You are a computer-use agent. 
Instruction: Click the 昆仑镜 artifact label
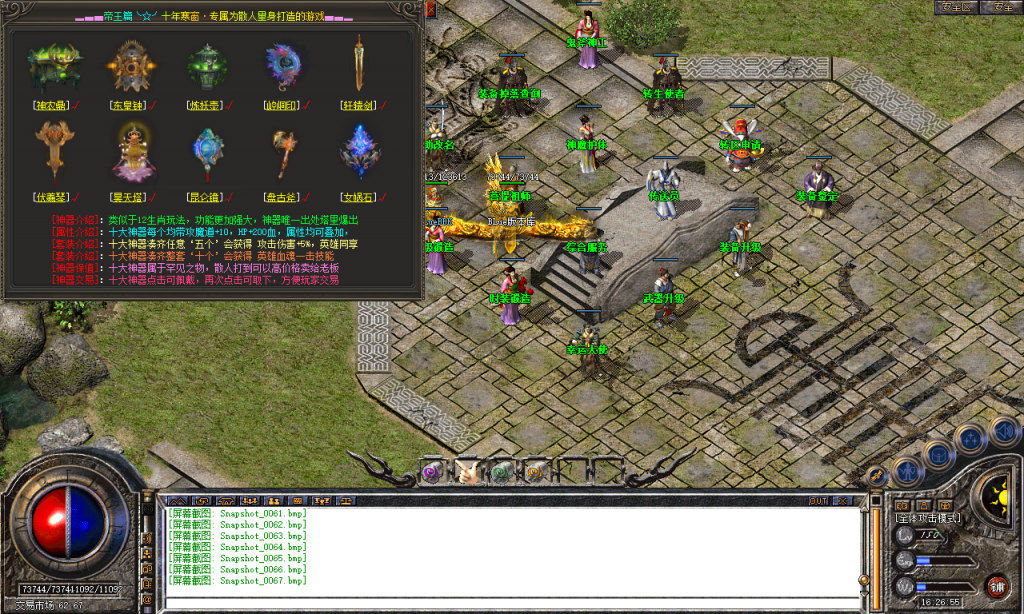tap(207, 198)
